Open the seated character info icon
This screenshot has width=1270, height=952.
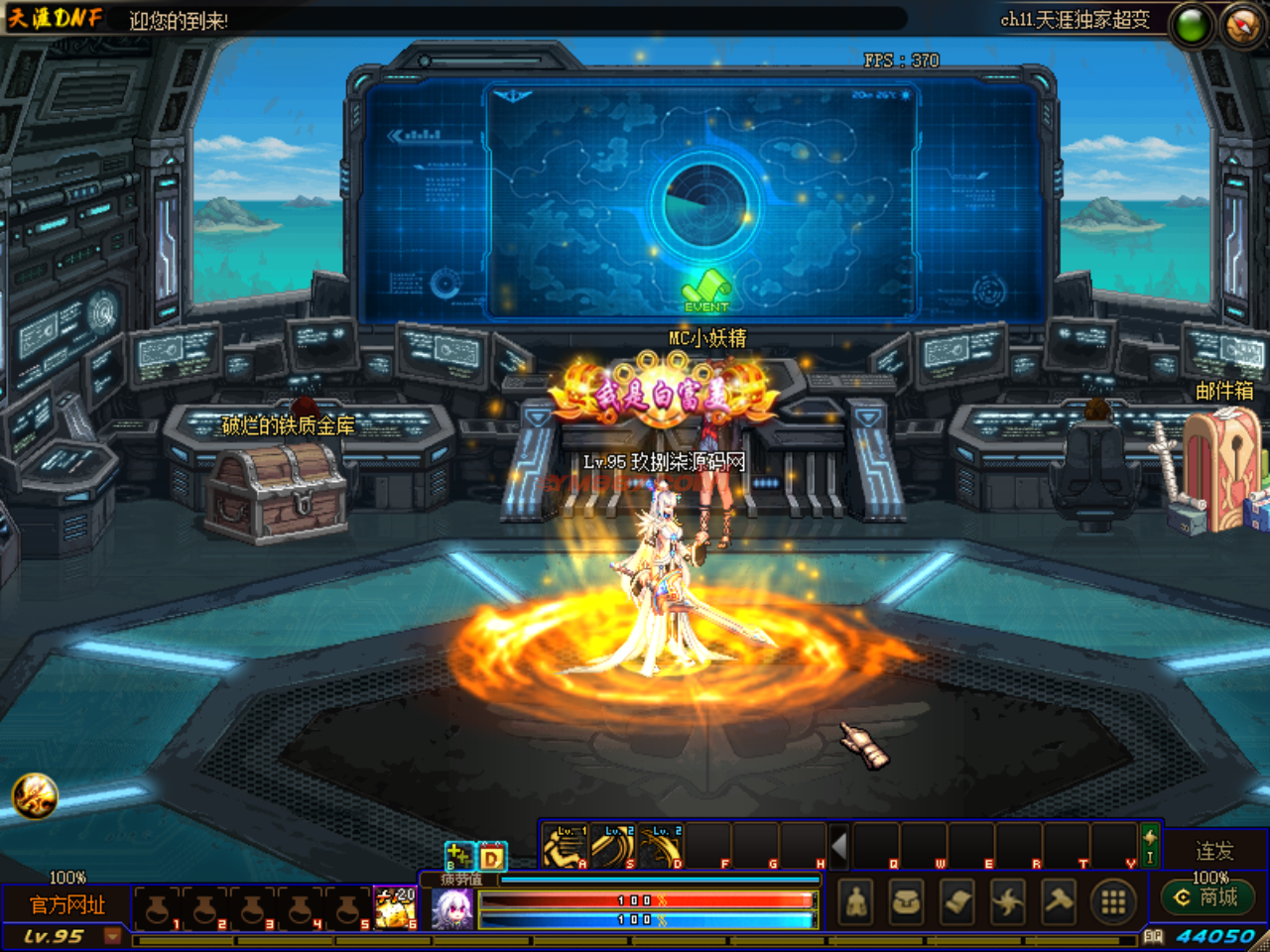(x=856, y=901)
